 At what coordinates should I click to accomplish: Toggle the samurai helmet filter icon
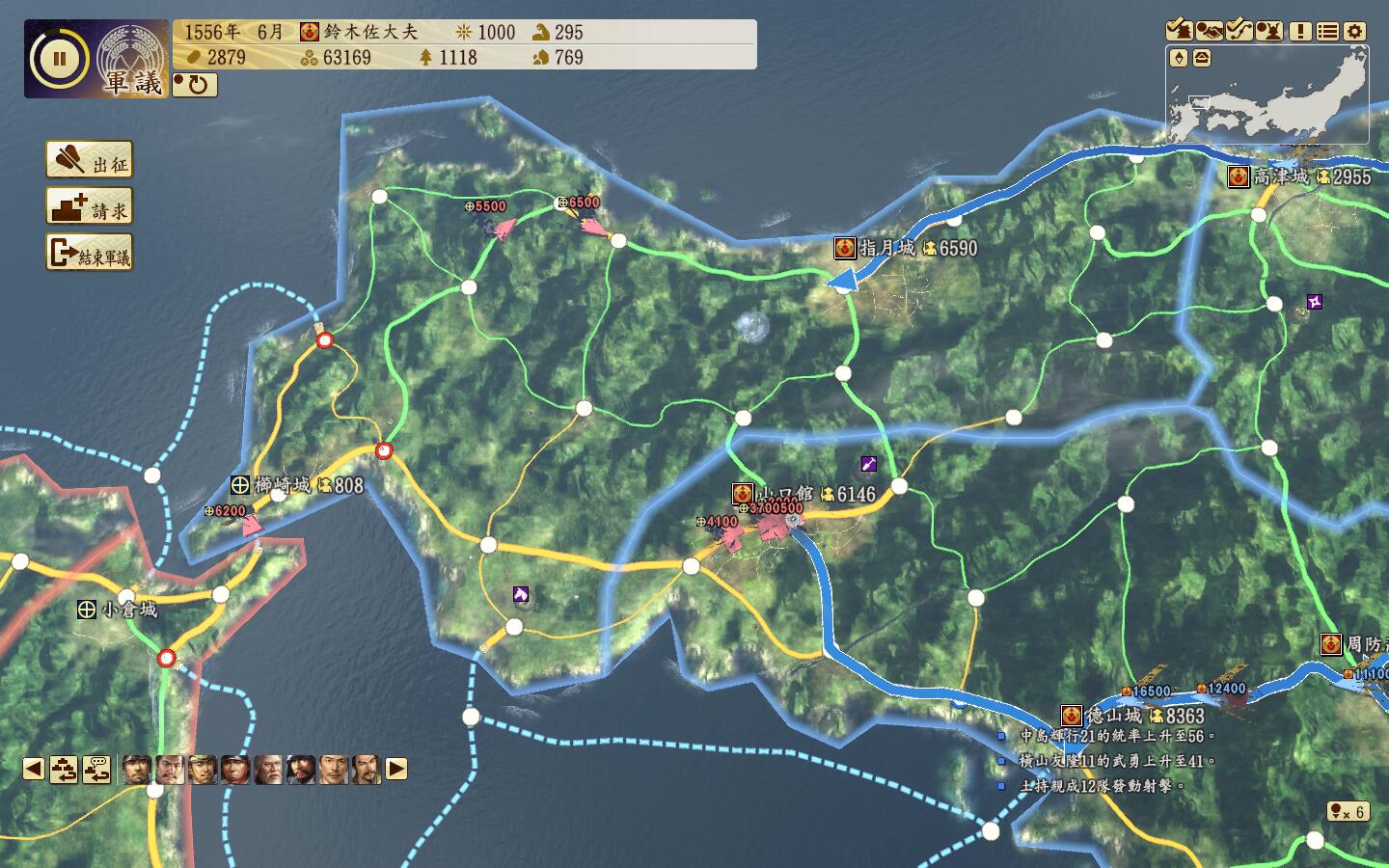point(1269,31)
